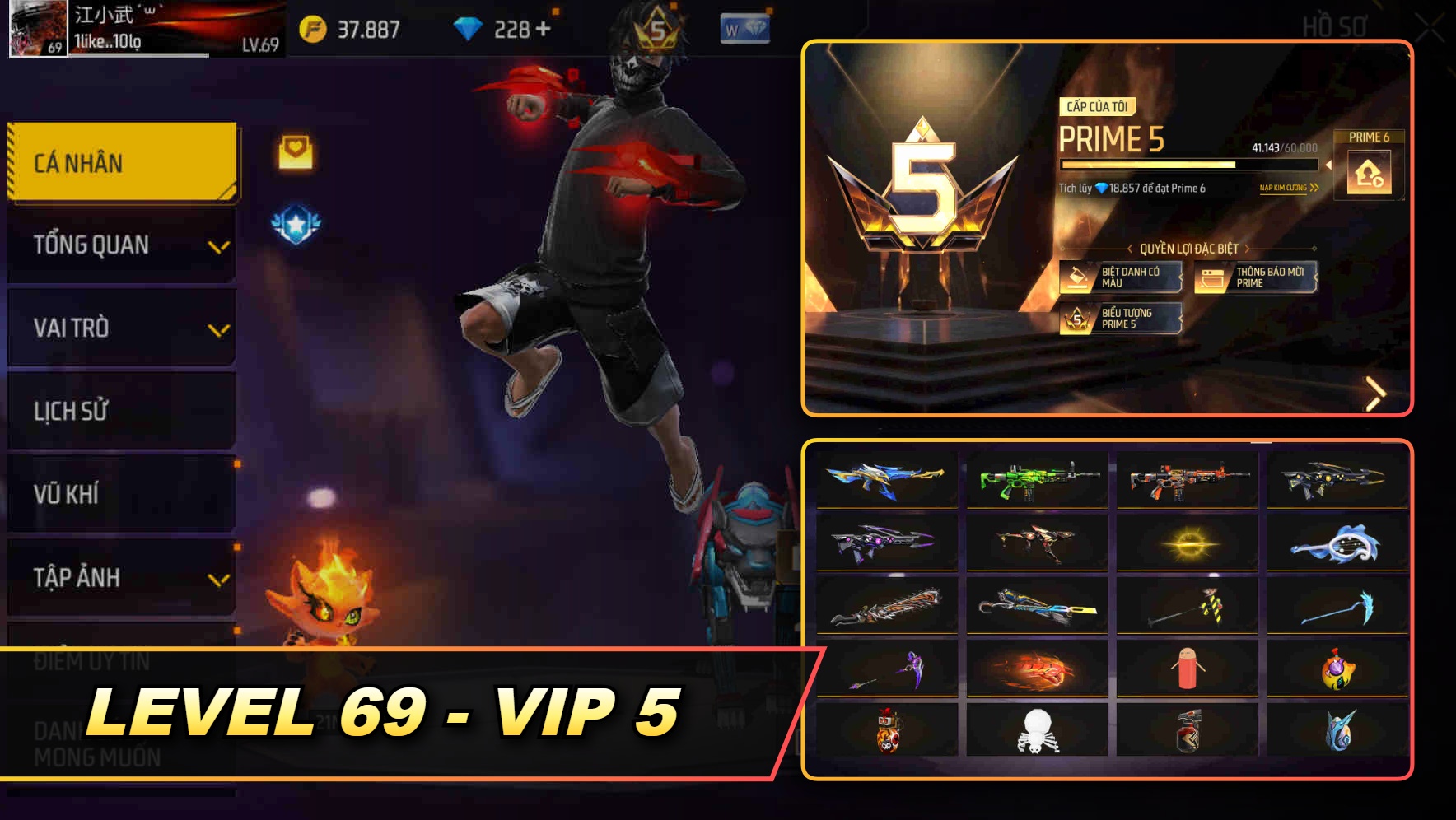Switch to the Cá Nhân tab
The image size is (1456, 820).
click(120, 162)
